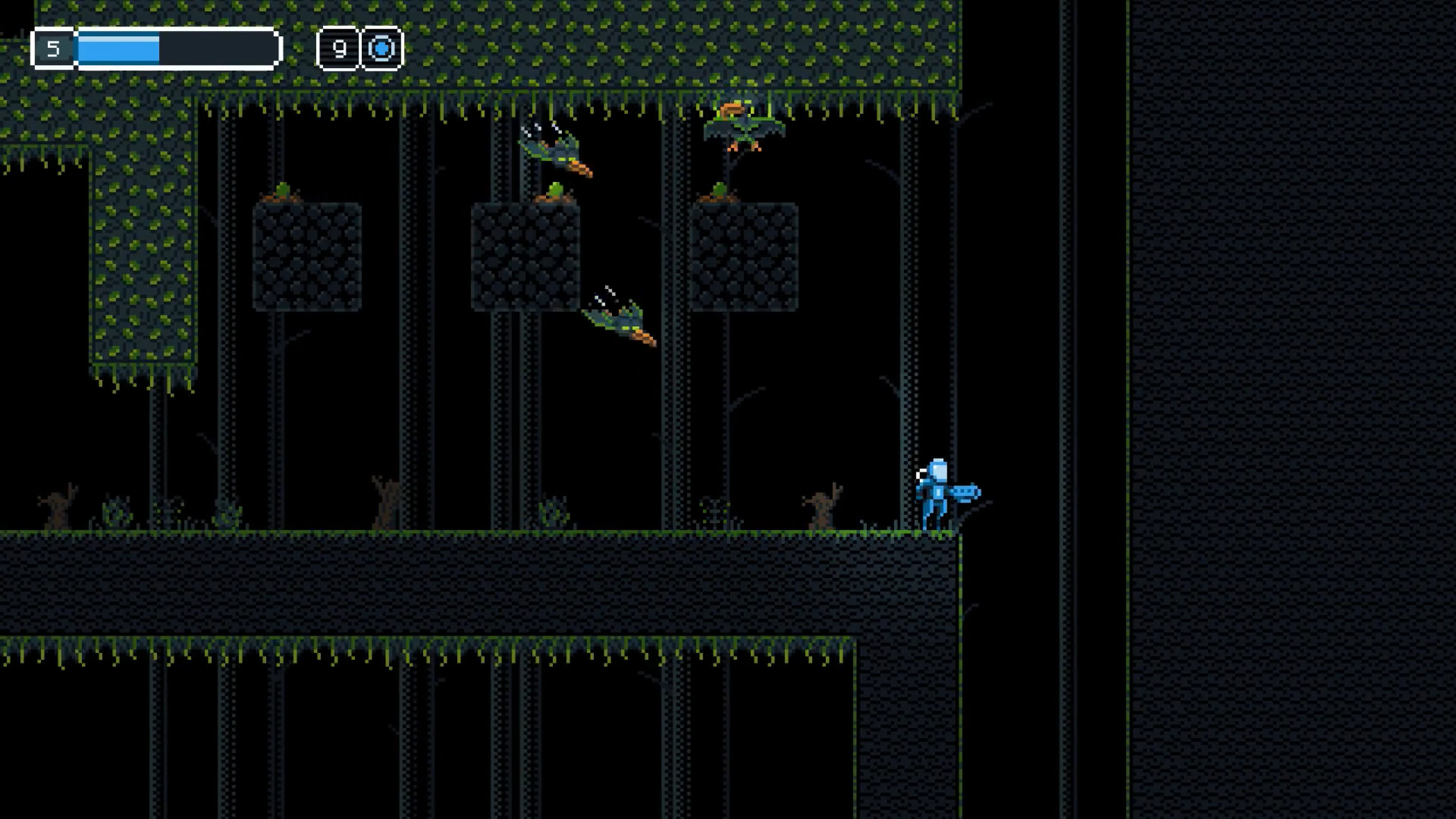Click the level 5 badge
The width and height of the screenshot is (1456, 819).
pyautogui.click(x=54, y=49)
